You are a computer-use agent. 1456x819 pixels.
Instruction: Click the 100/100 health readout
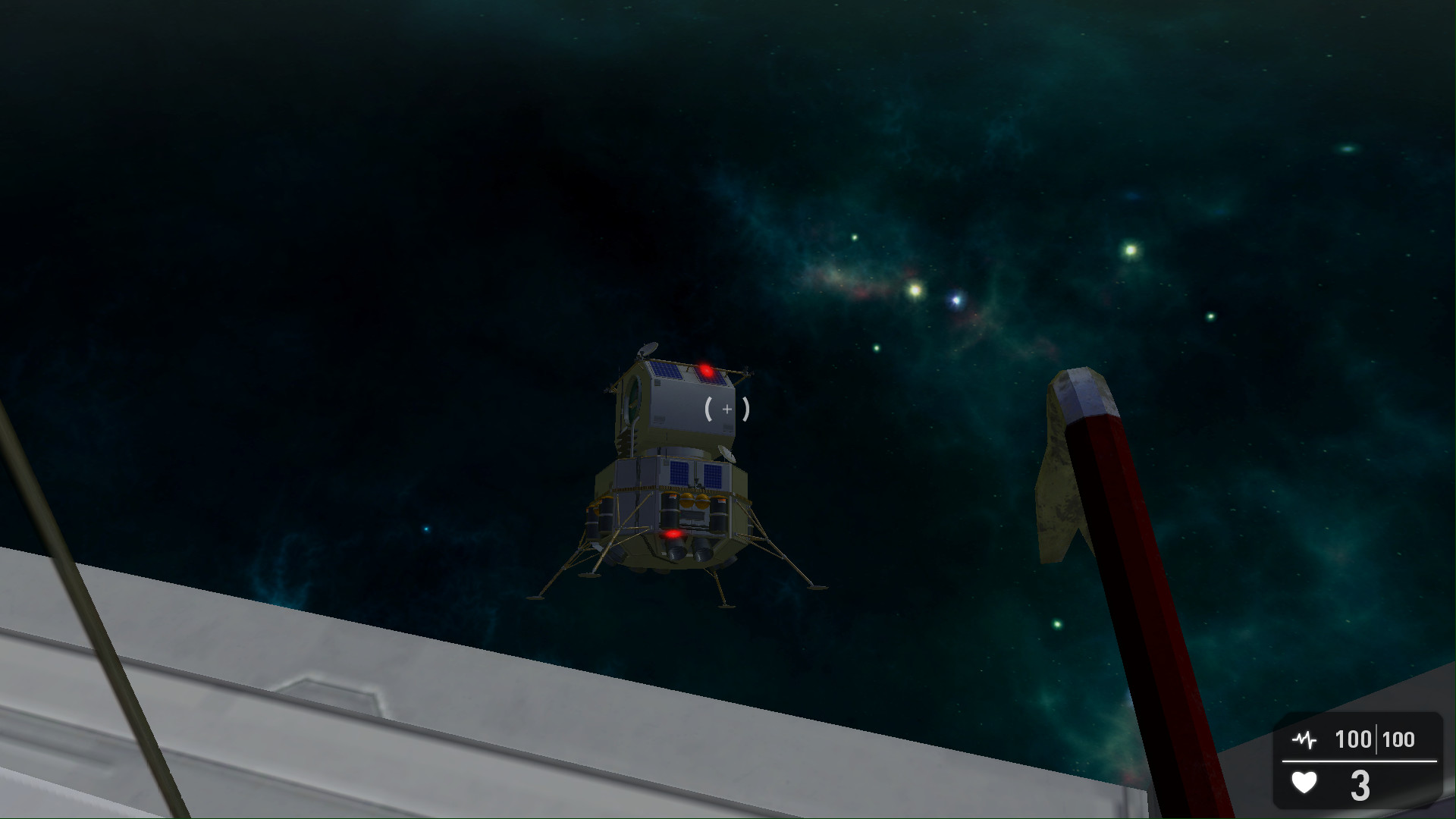tap(1374, 738)
